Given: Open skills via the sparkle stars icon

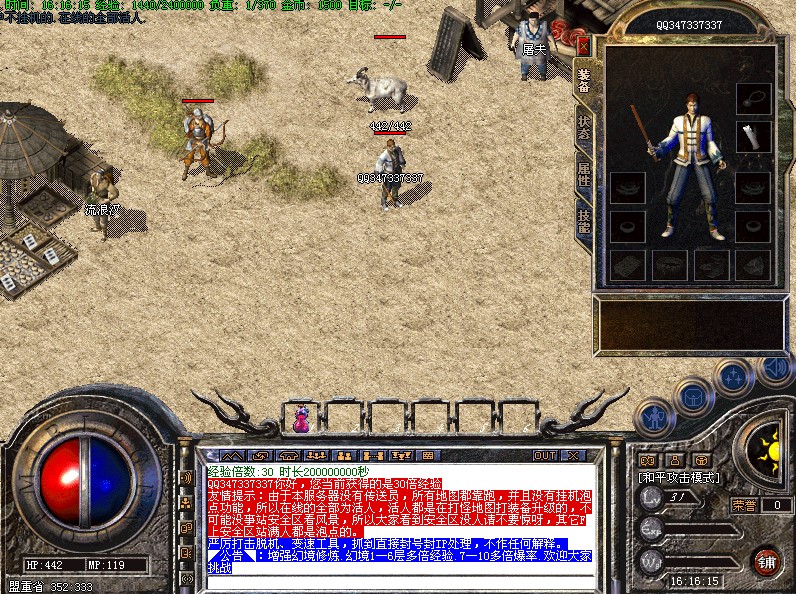Looking at the screenshot, I should (x=733, y=376).
